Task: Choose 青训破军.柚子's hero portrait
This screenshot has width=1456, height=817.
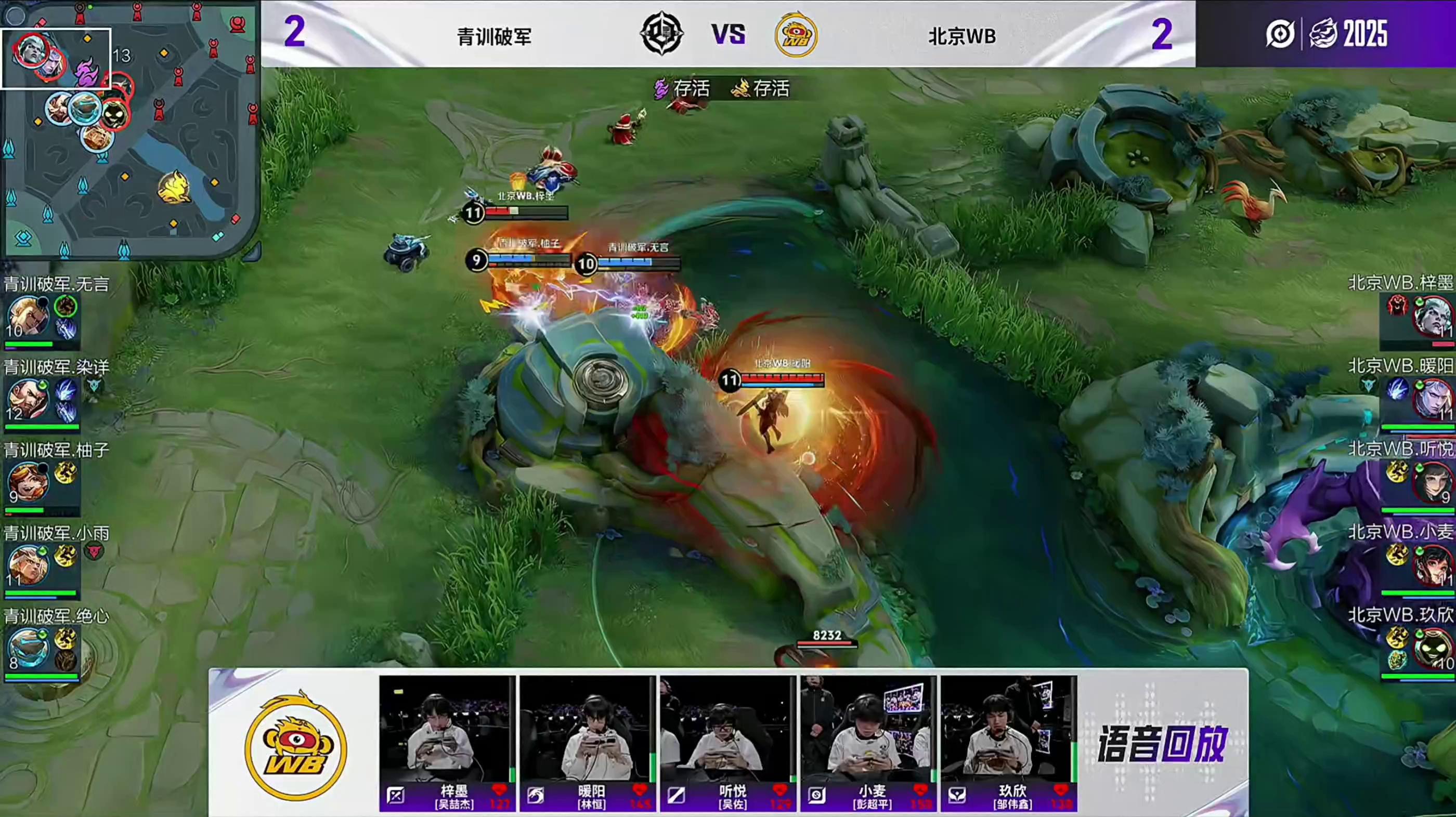Action: tap(28, 482)
